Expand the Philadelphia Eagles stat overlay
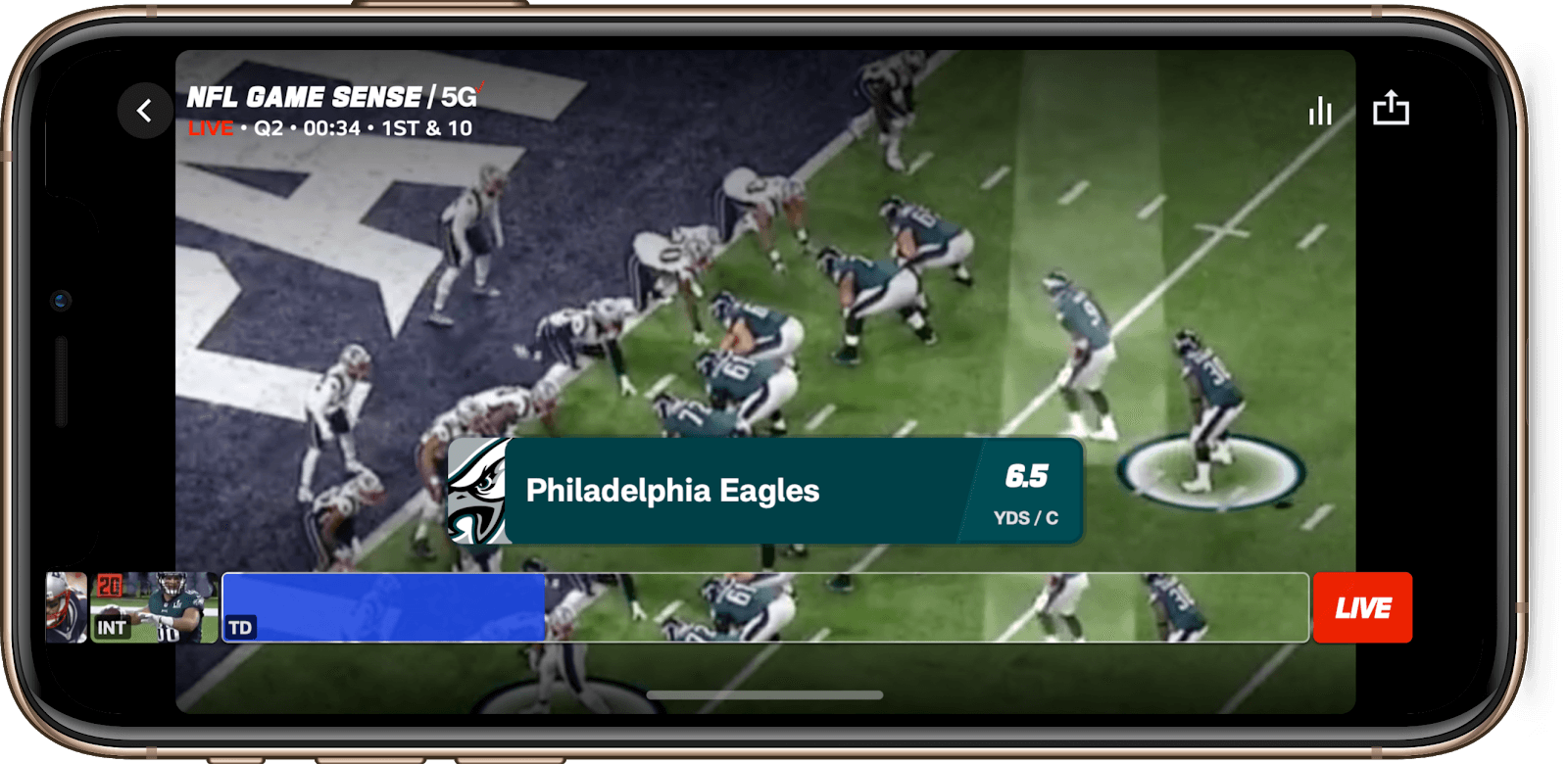1568x764 pixels. point(673,490)
